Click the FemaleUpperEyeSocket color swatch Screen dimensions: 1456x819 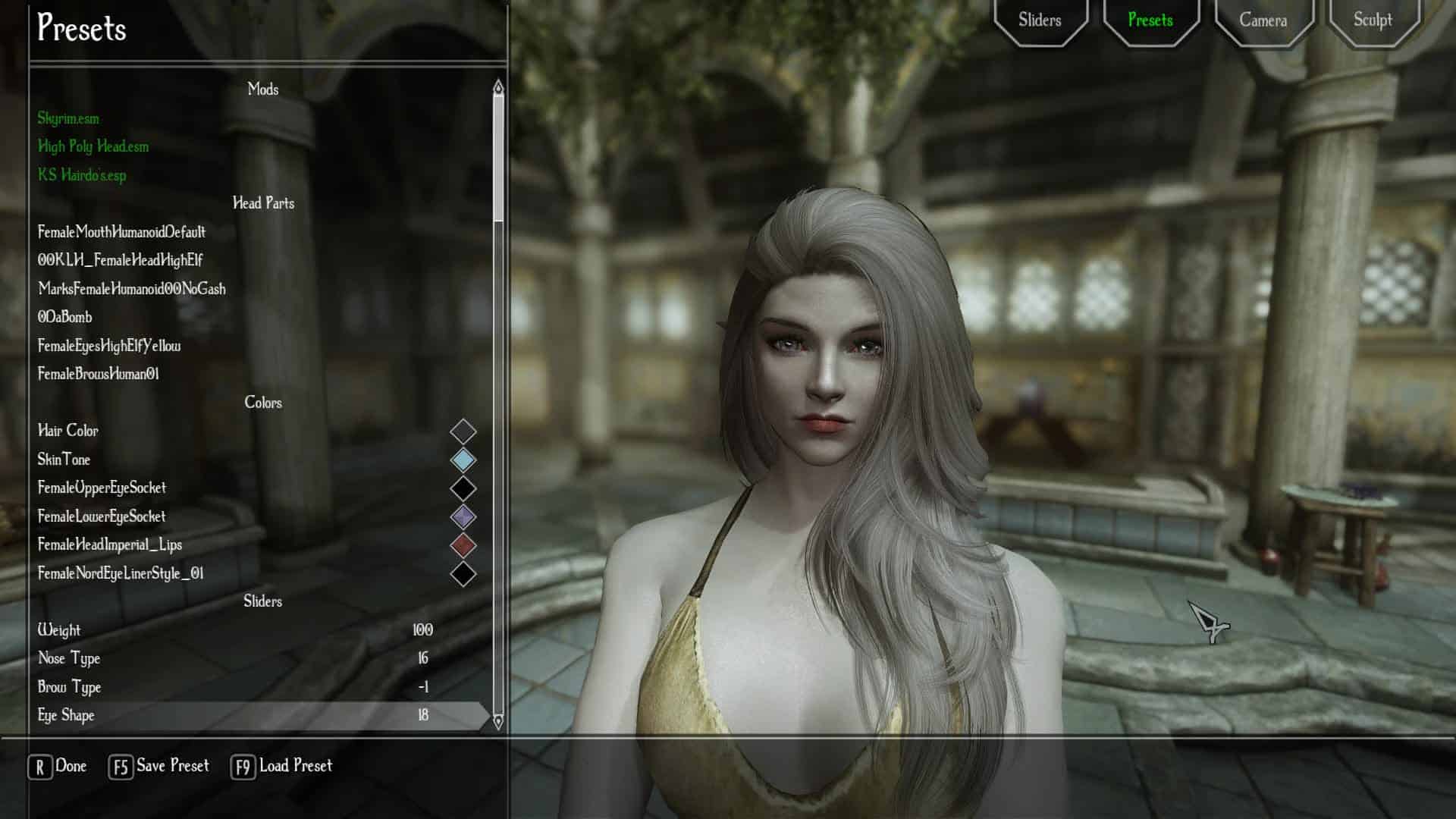click(x=463, y=488)
